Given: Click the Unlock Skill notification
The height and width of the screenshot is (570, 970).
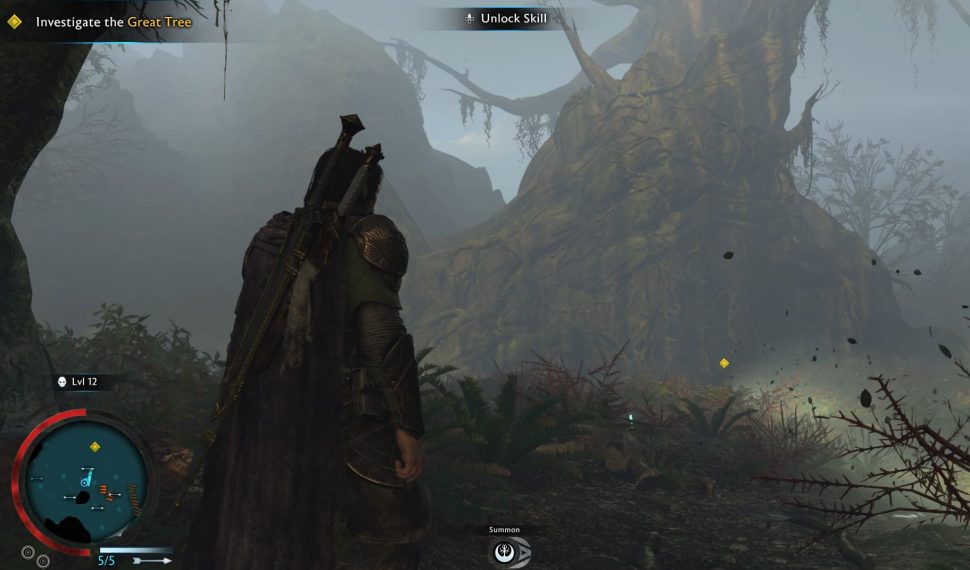Looking at the screenshot, I should coord(506,18).
